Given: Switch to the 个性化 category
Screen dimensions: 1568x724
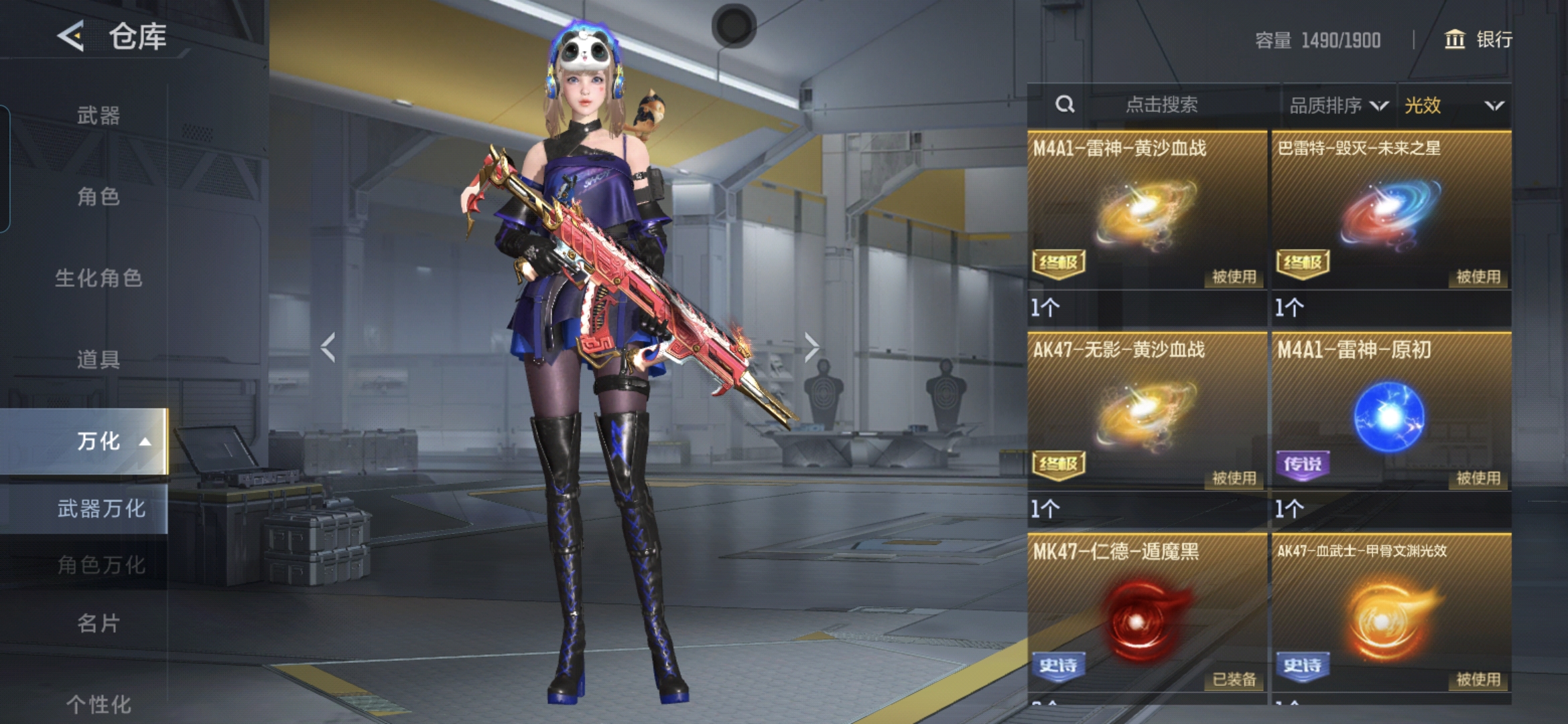Looking at the screenshot, I should [x=99, y=704].
